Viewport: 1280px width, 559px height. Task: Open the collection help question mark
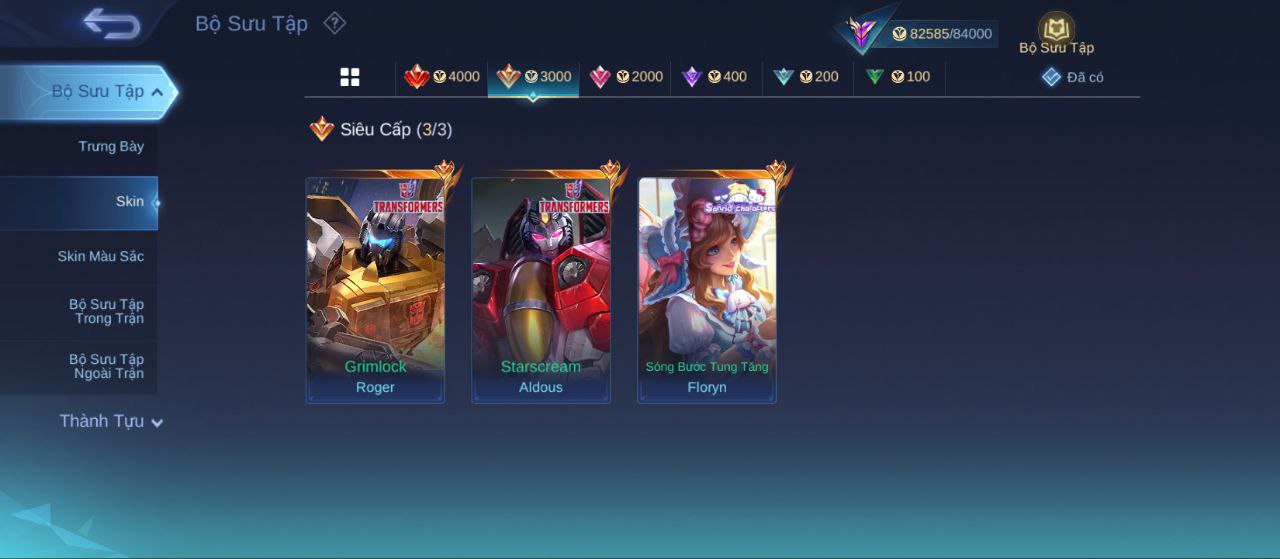335,23
